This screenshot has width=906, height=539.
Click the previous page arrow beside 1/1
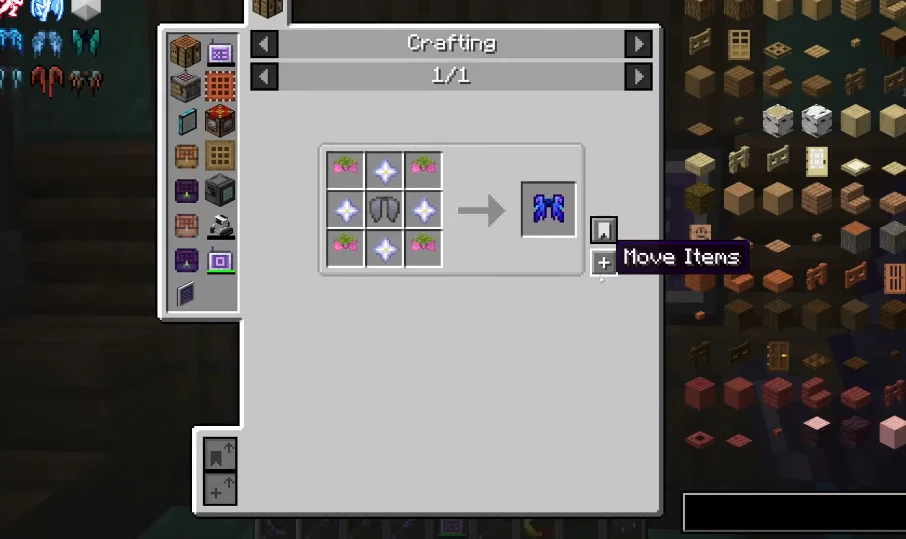point(264,76)
